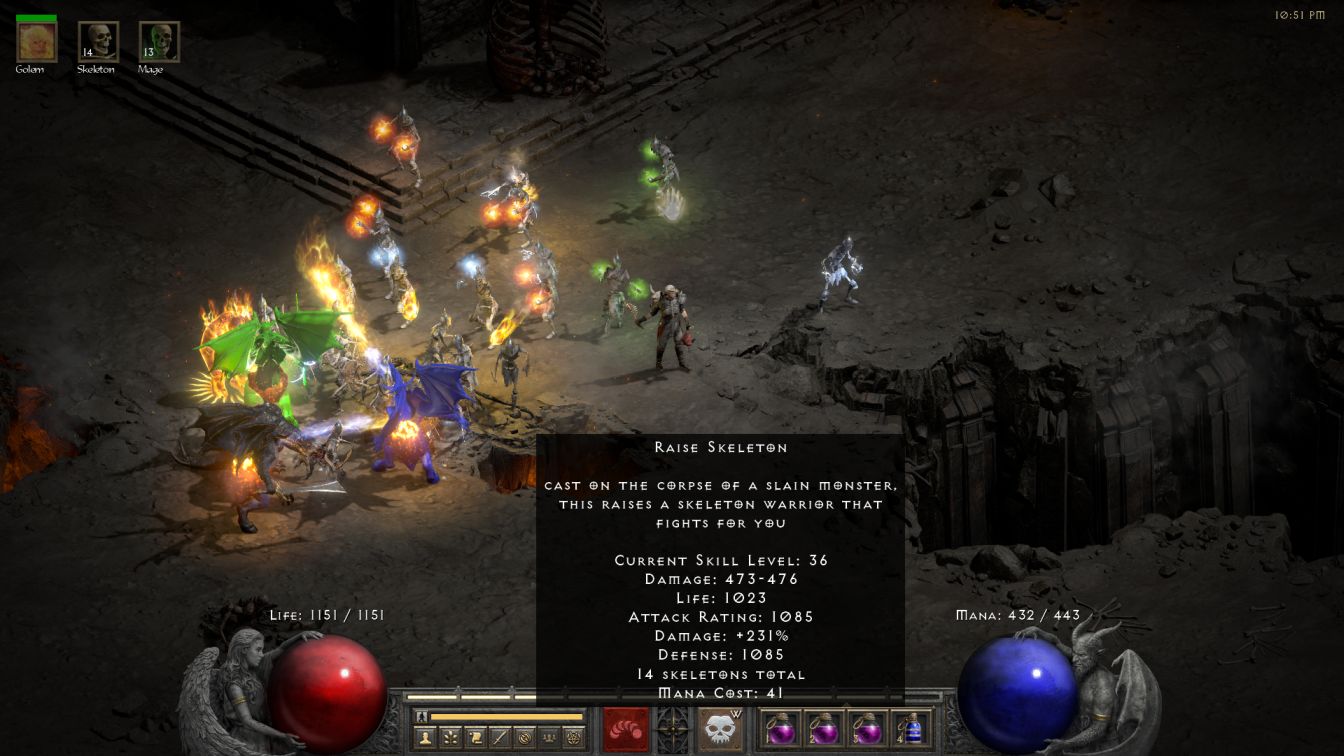Consume the purple potion in belt slot 3

tap(867, 728)
